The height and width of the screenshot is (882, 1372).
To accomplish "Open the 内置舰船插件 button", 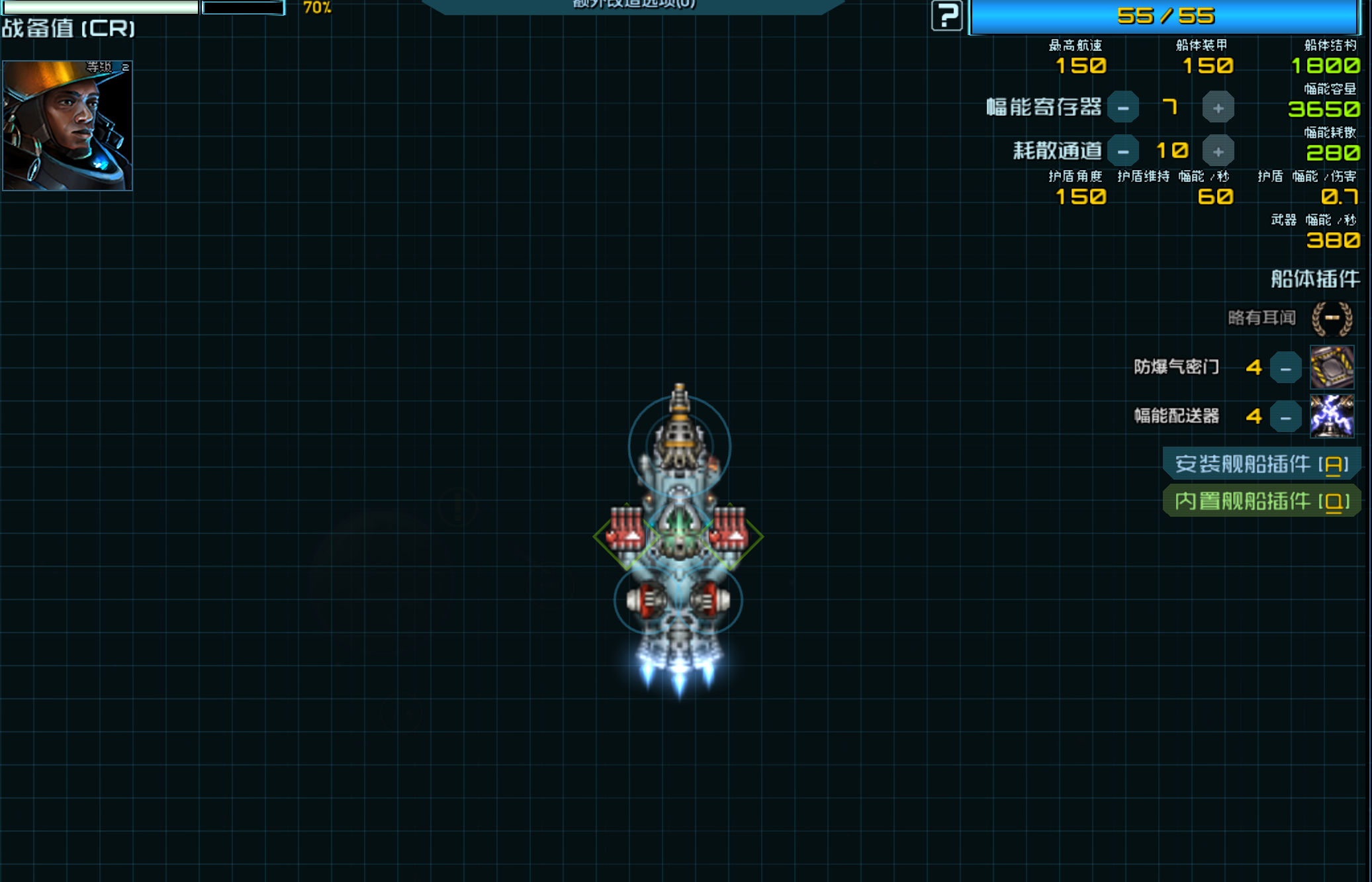I will point(1261,501).
